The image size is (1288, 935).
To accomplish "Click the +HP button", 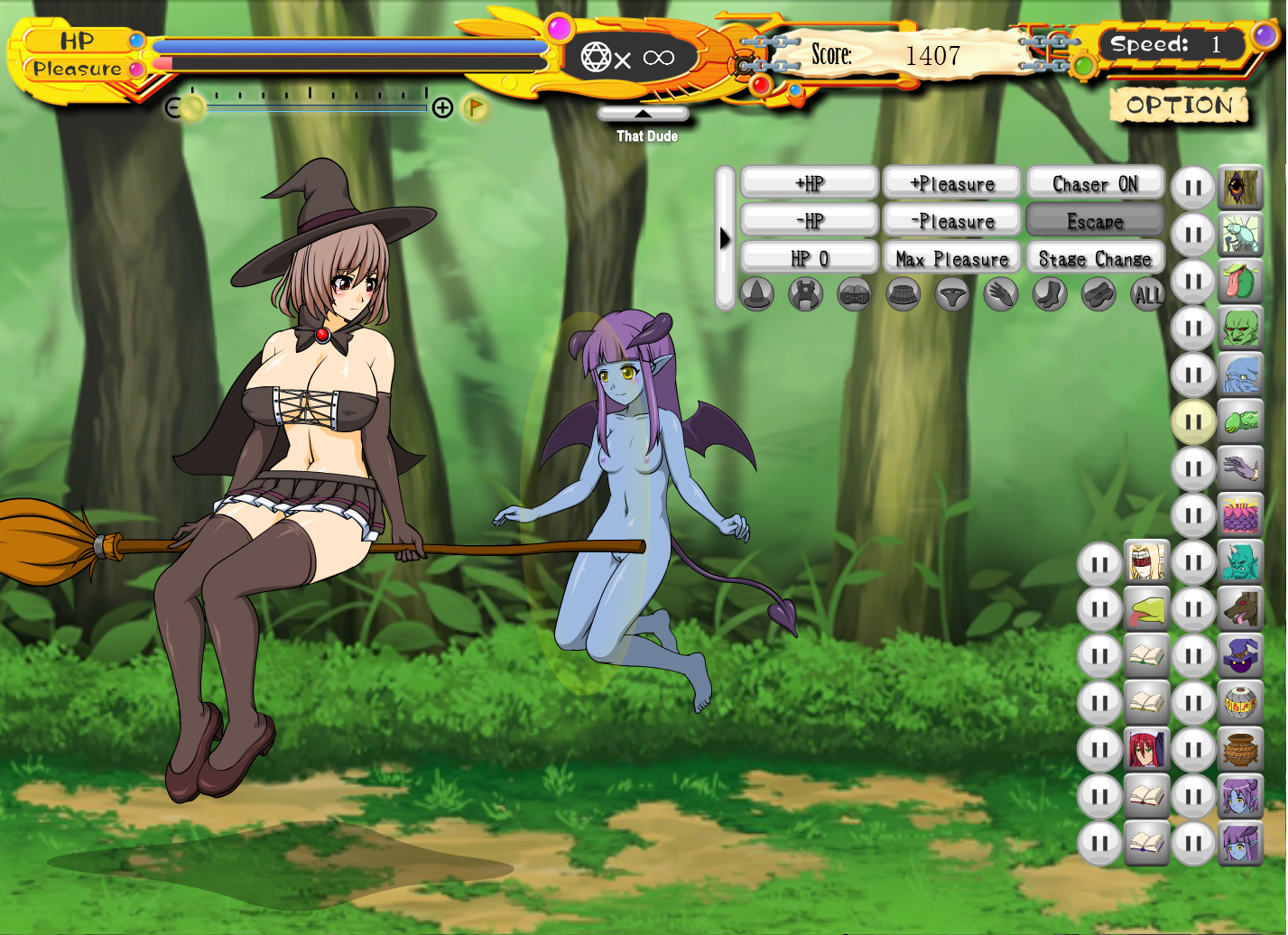I will 810,183.
